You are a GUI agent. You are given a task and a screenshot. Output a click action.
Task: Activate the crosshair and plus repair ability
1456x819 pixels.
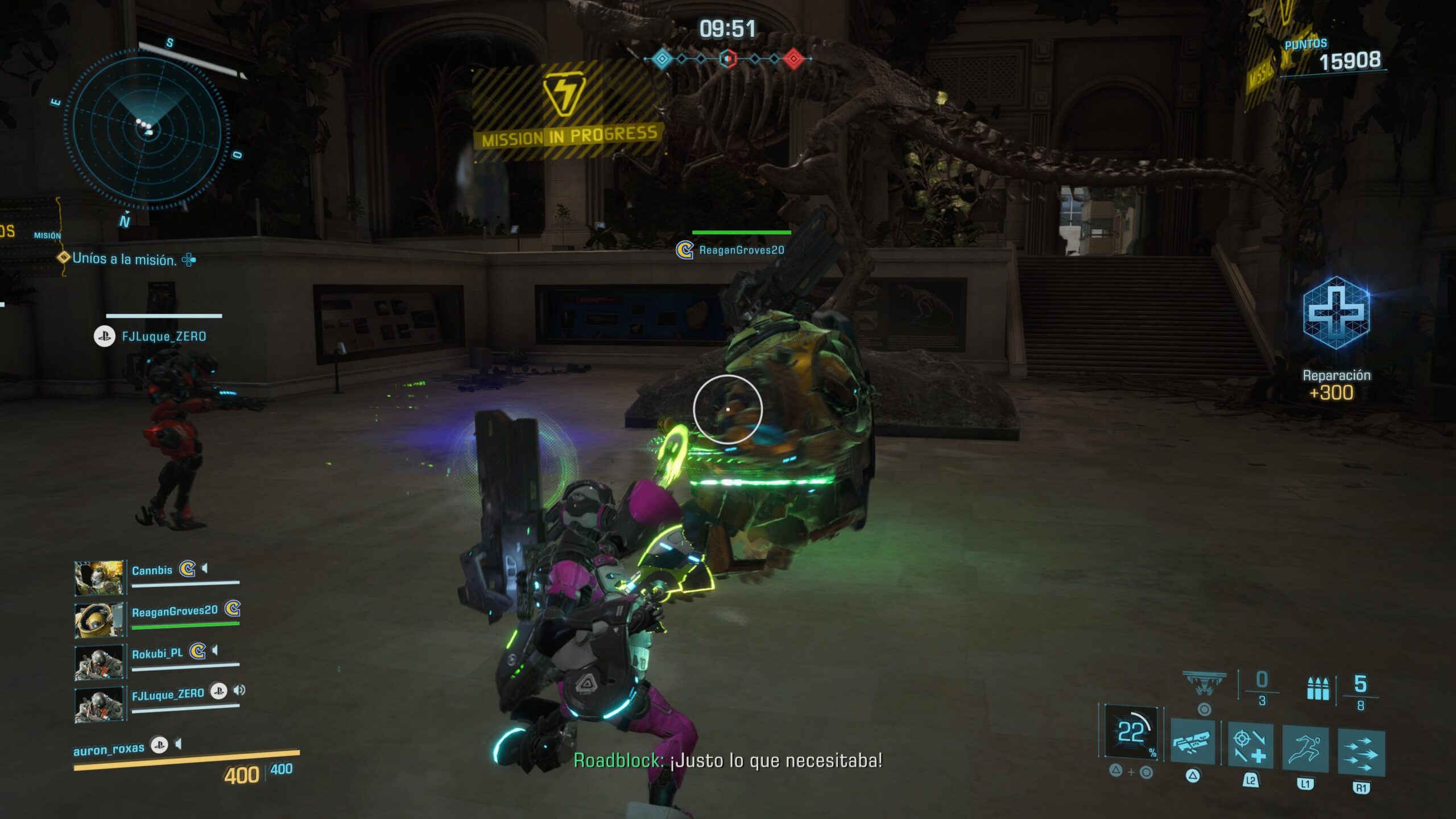point(1250,746)
